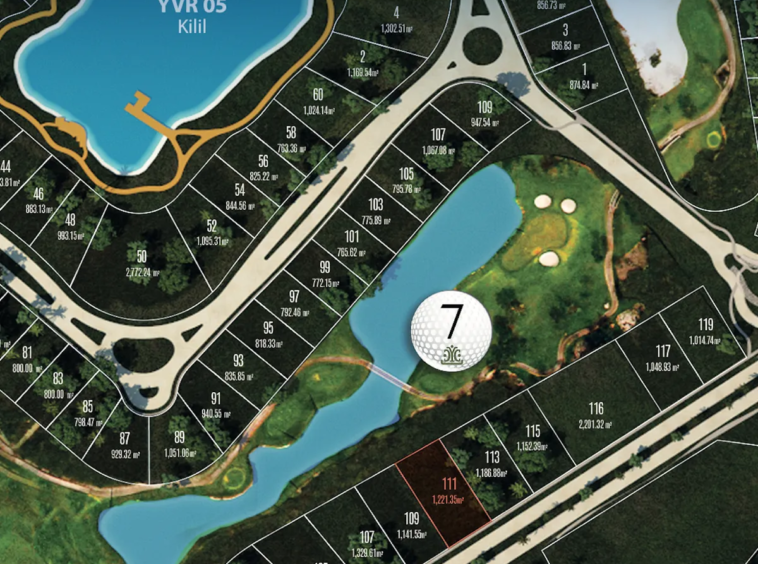Open the hole 7 golf ball marker

click(452, 329)
